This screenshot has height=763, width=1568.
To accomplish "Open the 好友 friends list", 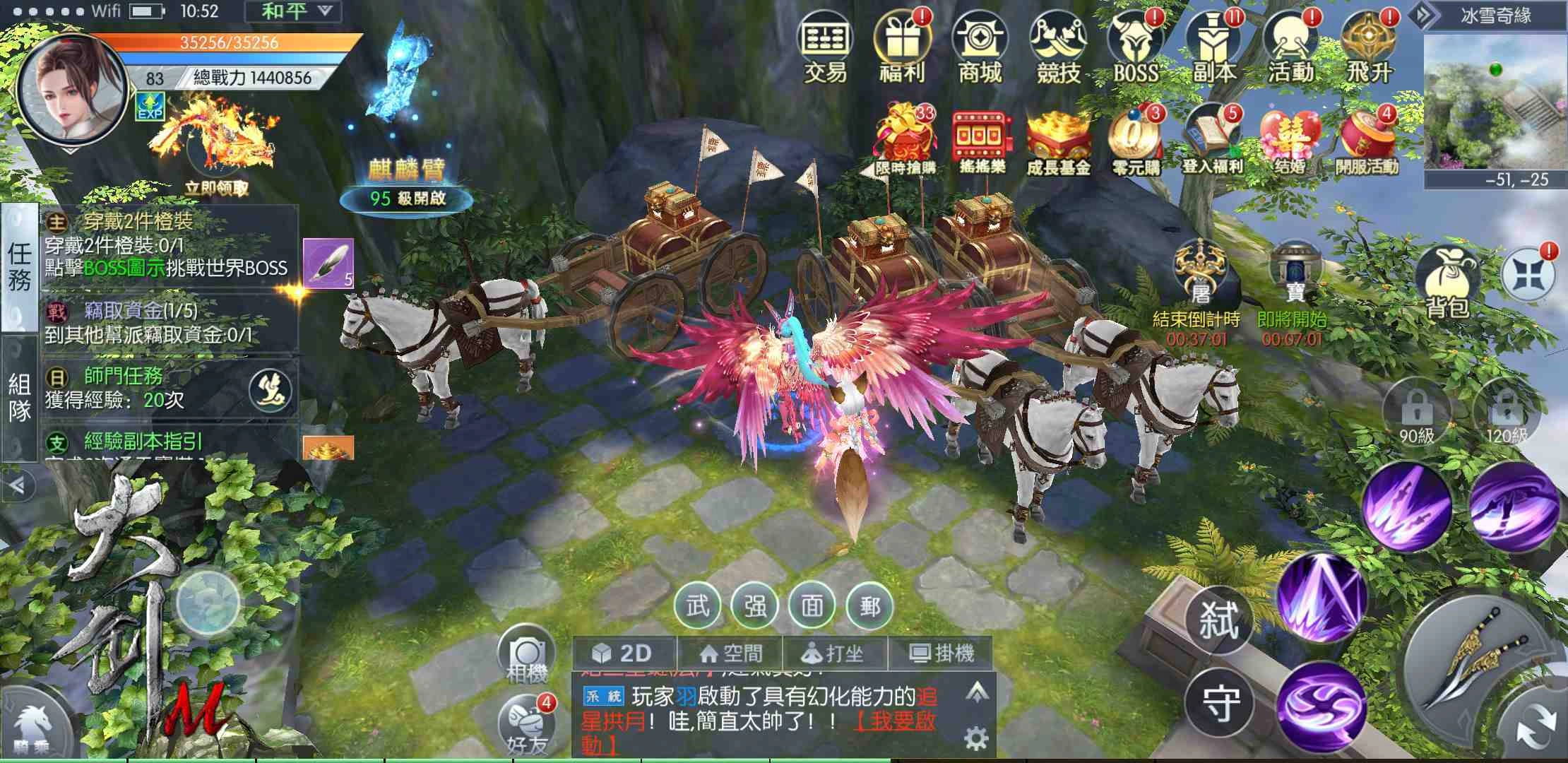I will coord(526,724).
